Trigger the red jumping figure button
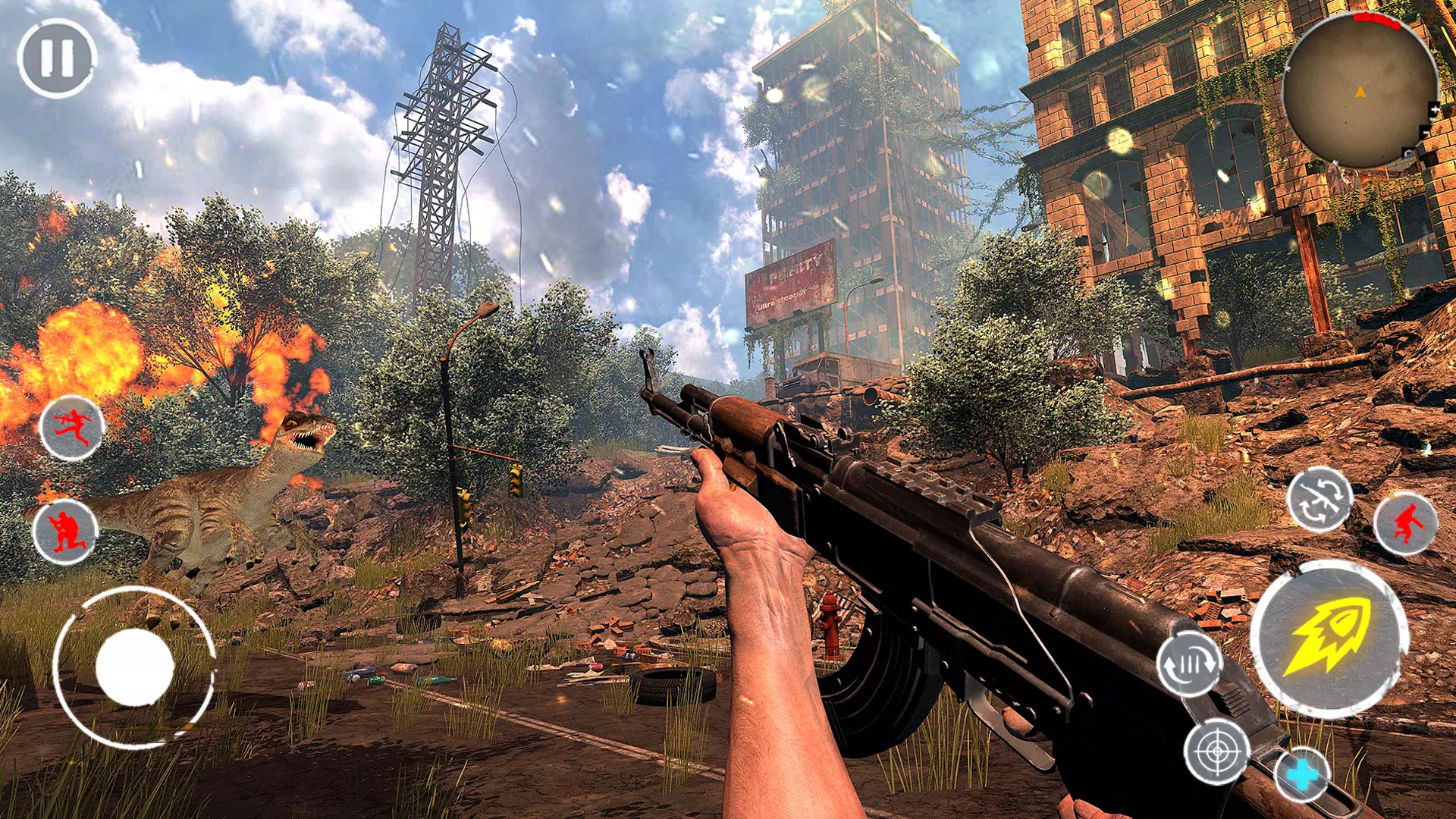 pyautogui.click(x=1405, y=524)
